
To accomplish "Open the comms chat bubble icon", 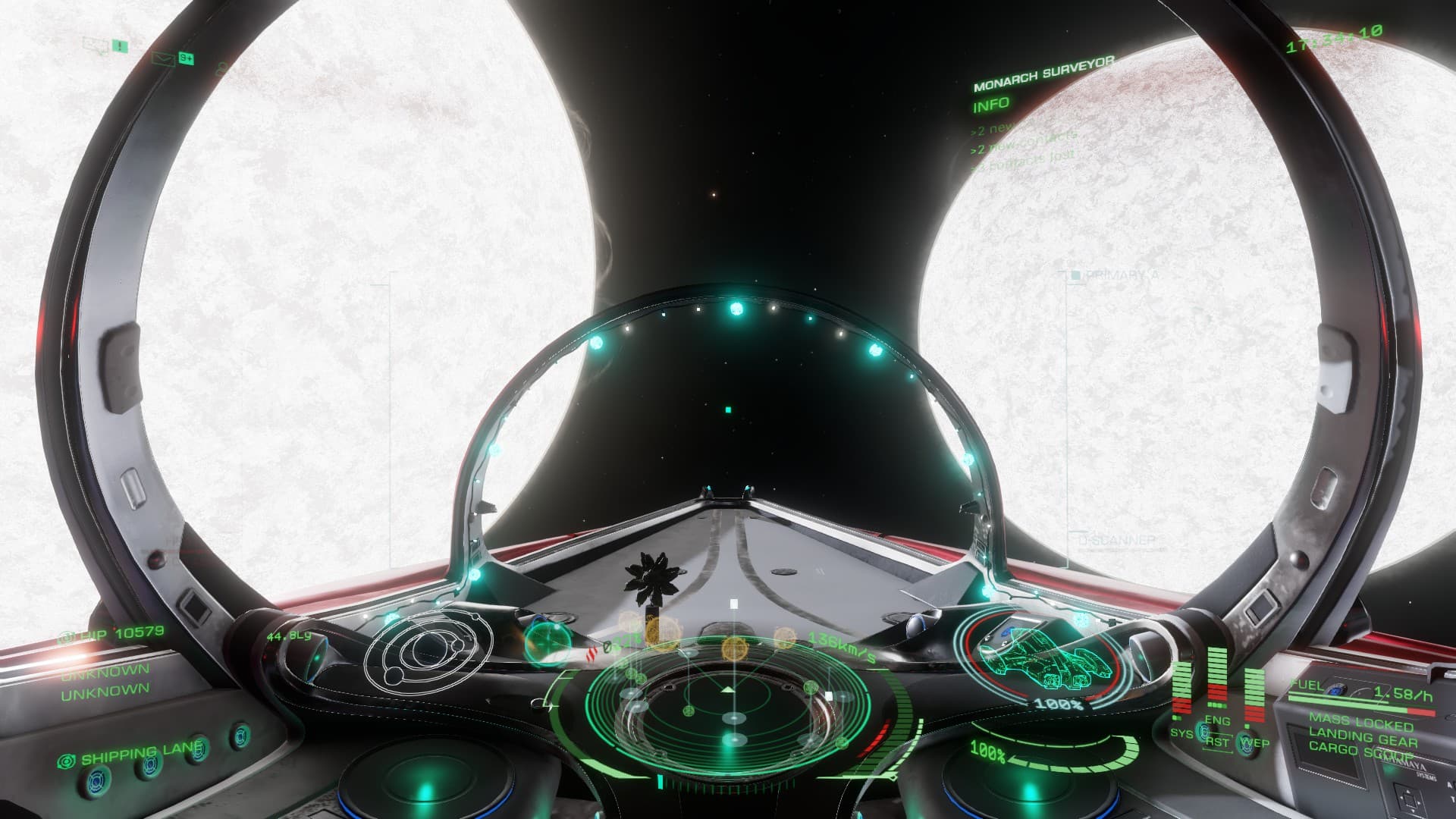I will (x=96, y=45).
